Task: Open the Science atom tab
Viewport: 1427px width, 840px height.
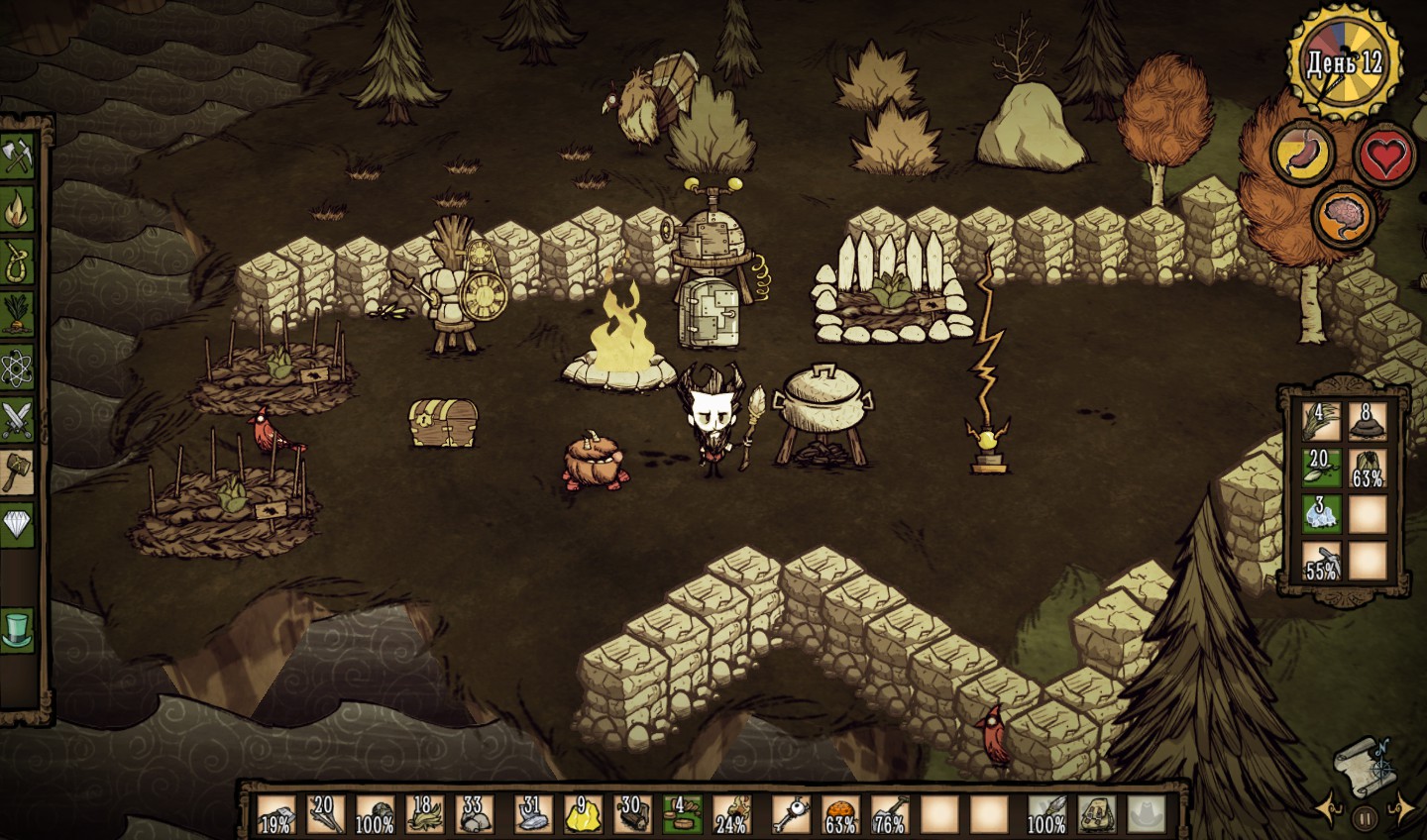Action: (19, 368)
